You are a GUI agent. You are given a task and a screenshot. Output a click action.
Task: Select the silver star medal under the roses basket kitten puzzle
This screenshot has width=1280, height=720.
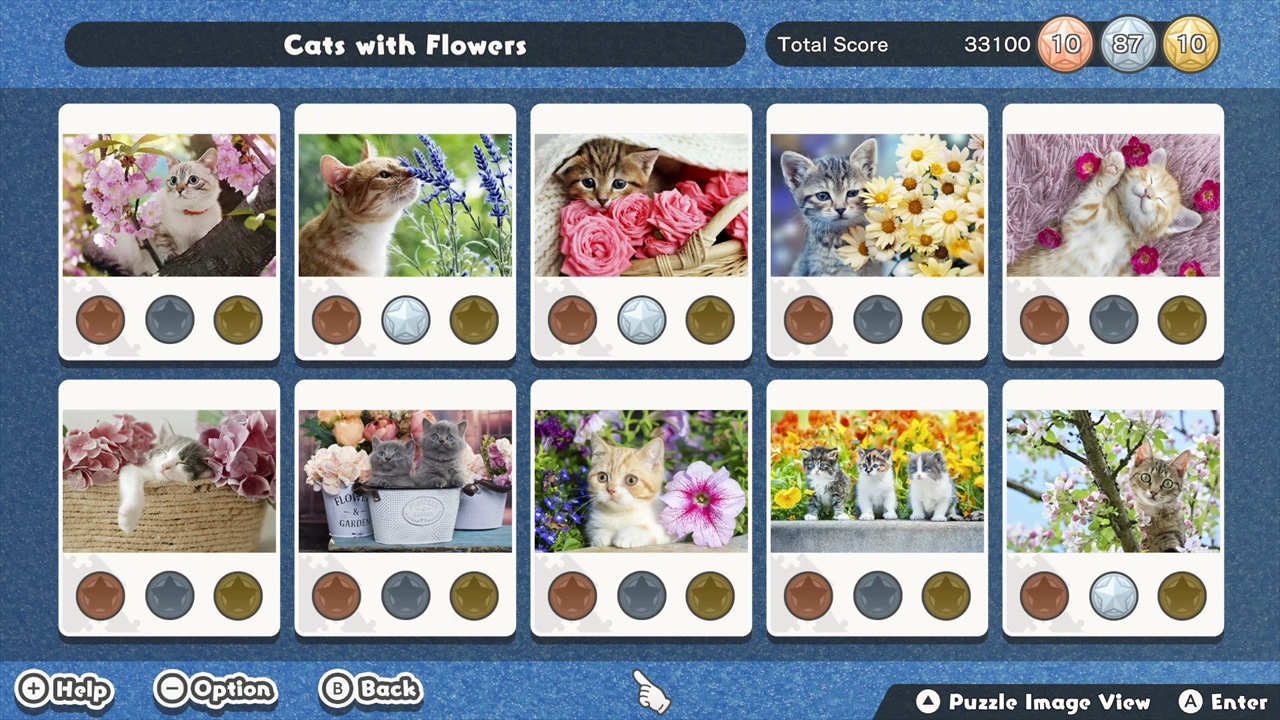pos(641,319)
